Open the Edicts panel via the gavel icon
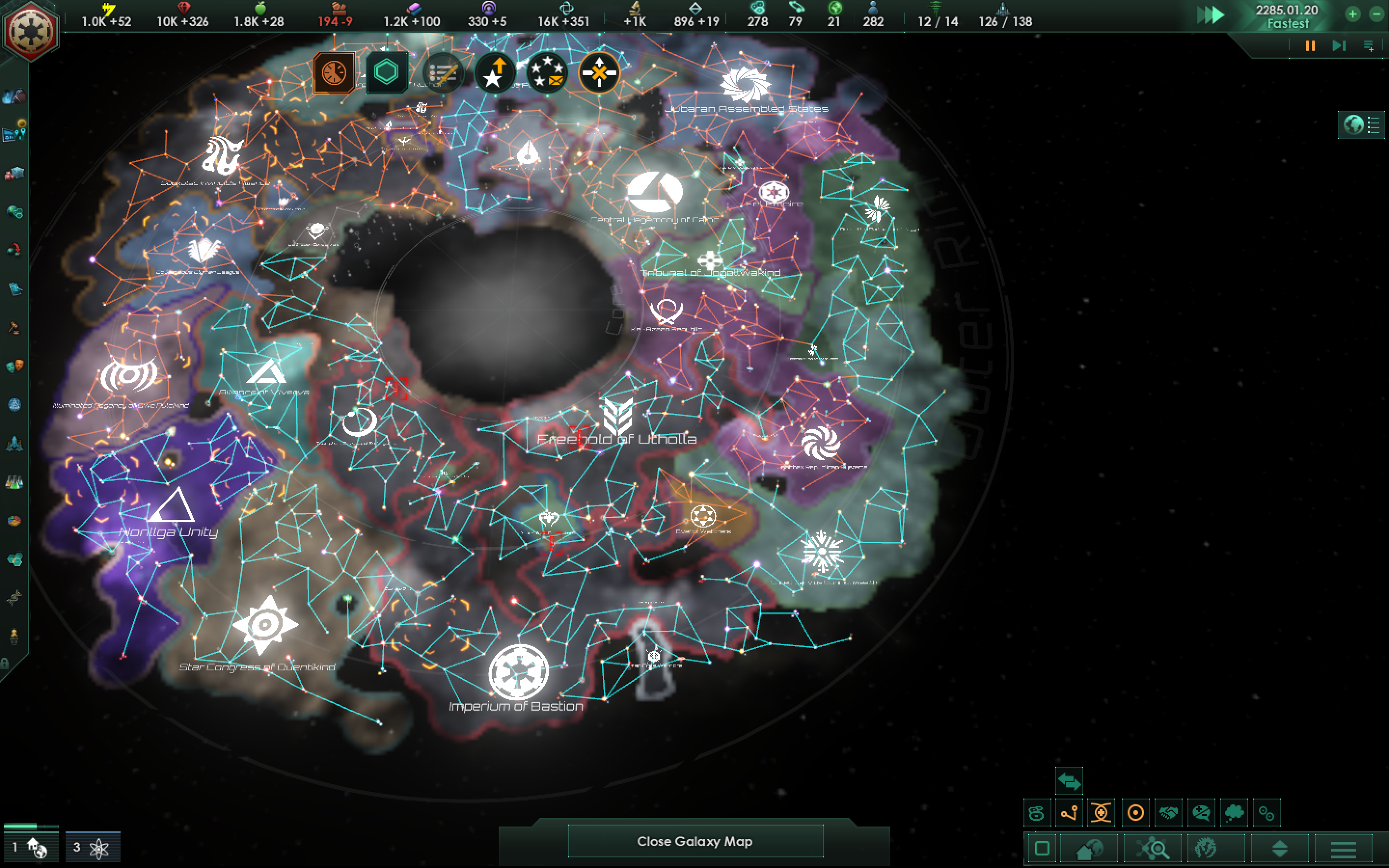 (x=14, y=328)
